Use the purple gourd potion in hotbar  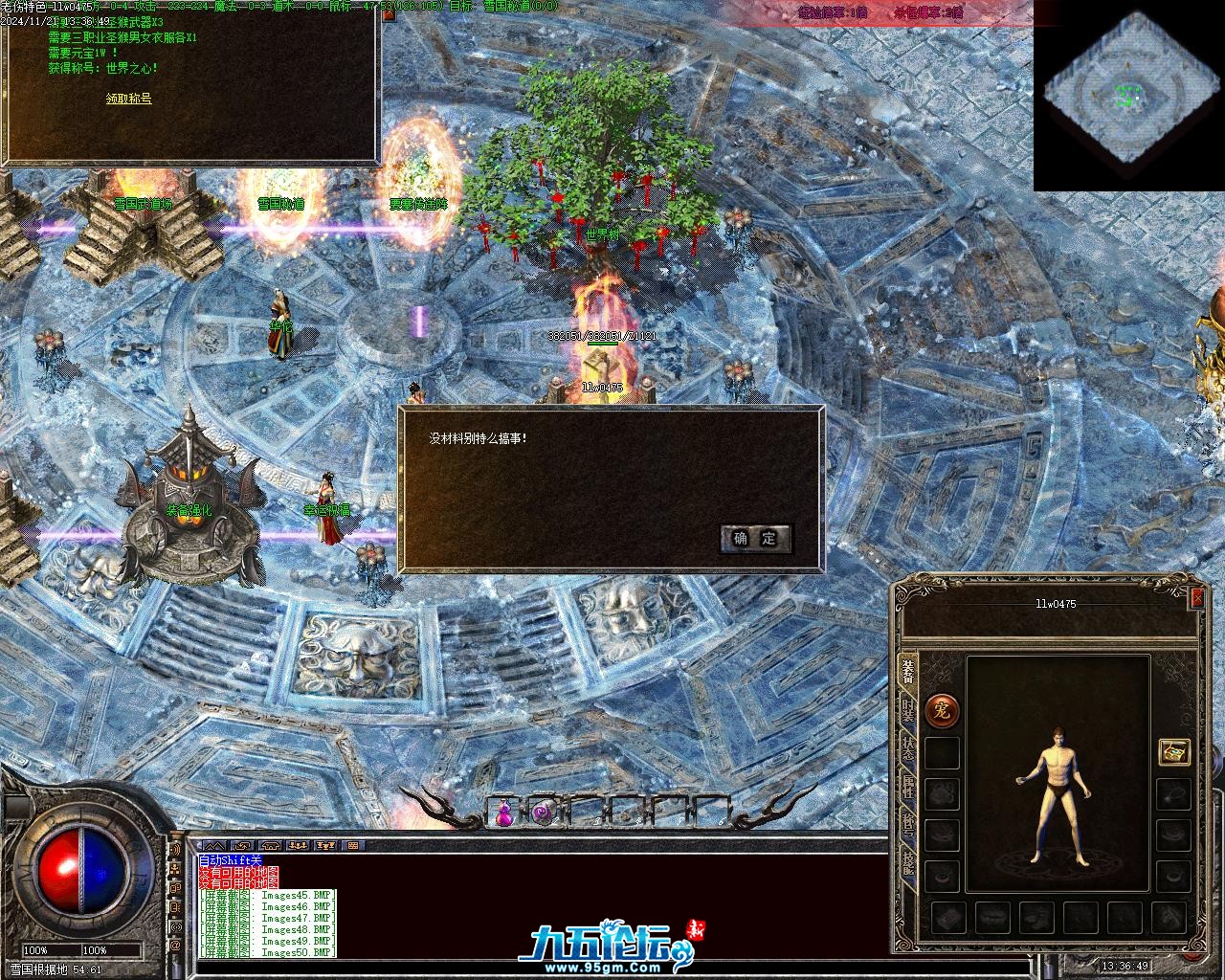tap(502, 813)
